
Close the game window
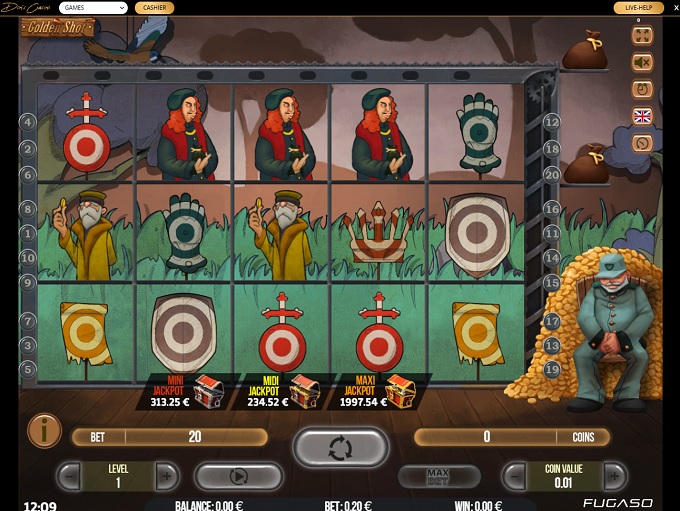click(x=670, y=8)
